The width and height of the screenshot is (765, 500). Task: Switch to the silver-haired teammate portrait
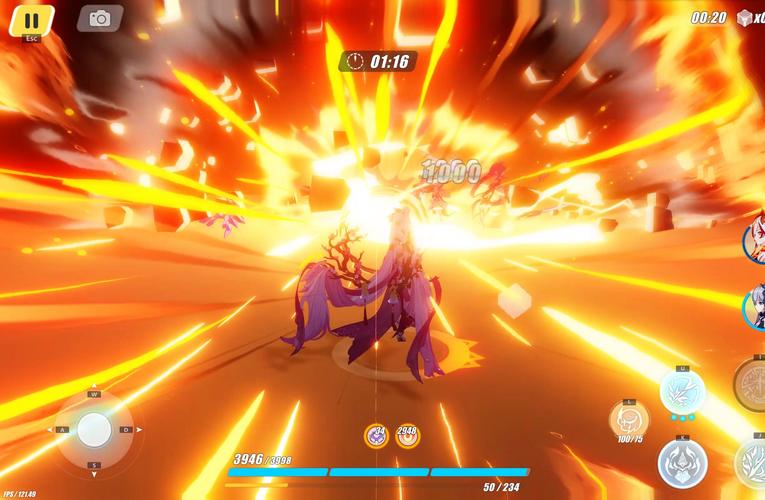point(755,307)
